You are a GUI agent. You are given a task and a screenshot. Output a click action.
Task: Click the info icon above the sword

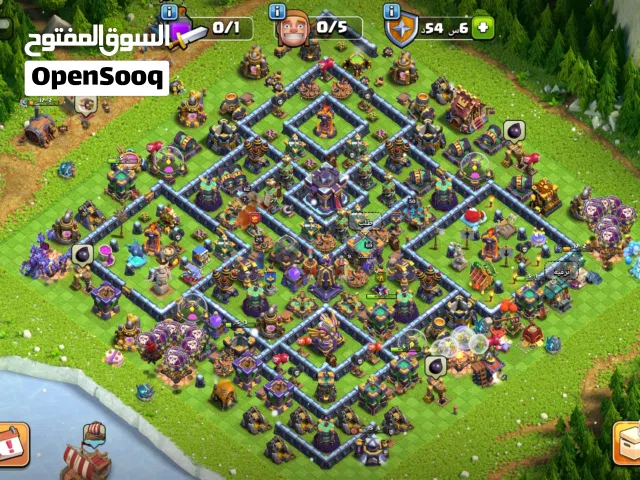coord(169,10)
